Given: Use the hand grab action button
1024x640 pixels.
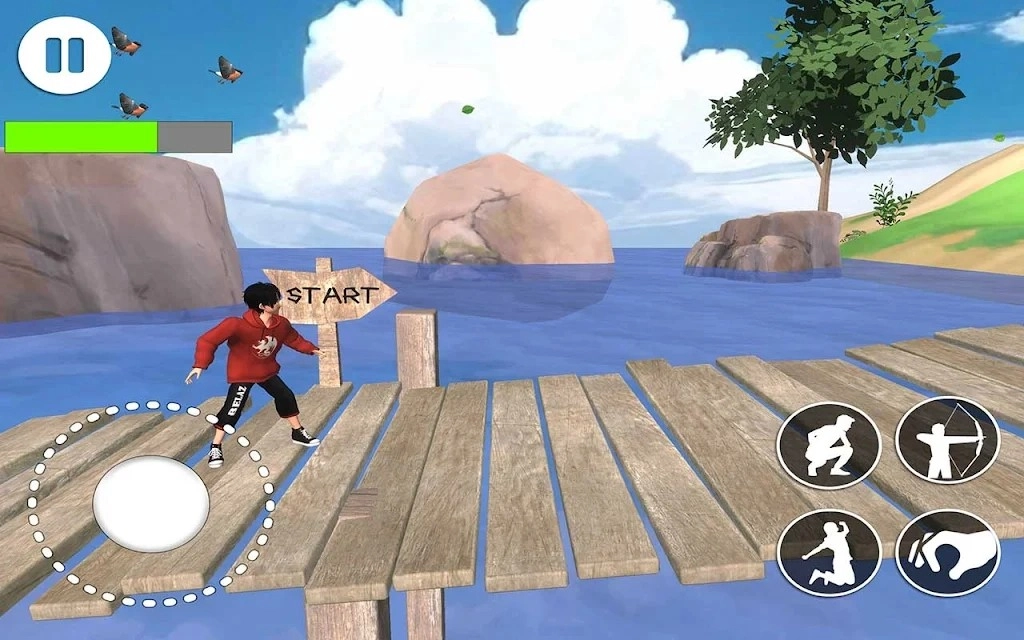Looking at the screenshot, I should pos(946,552).
